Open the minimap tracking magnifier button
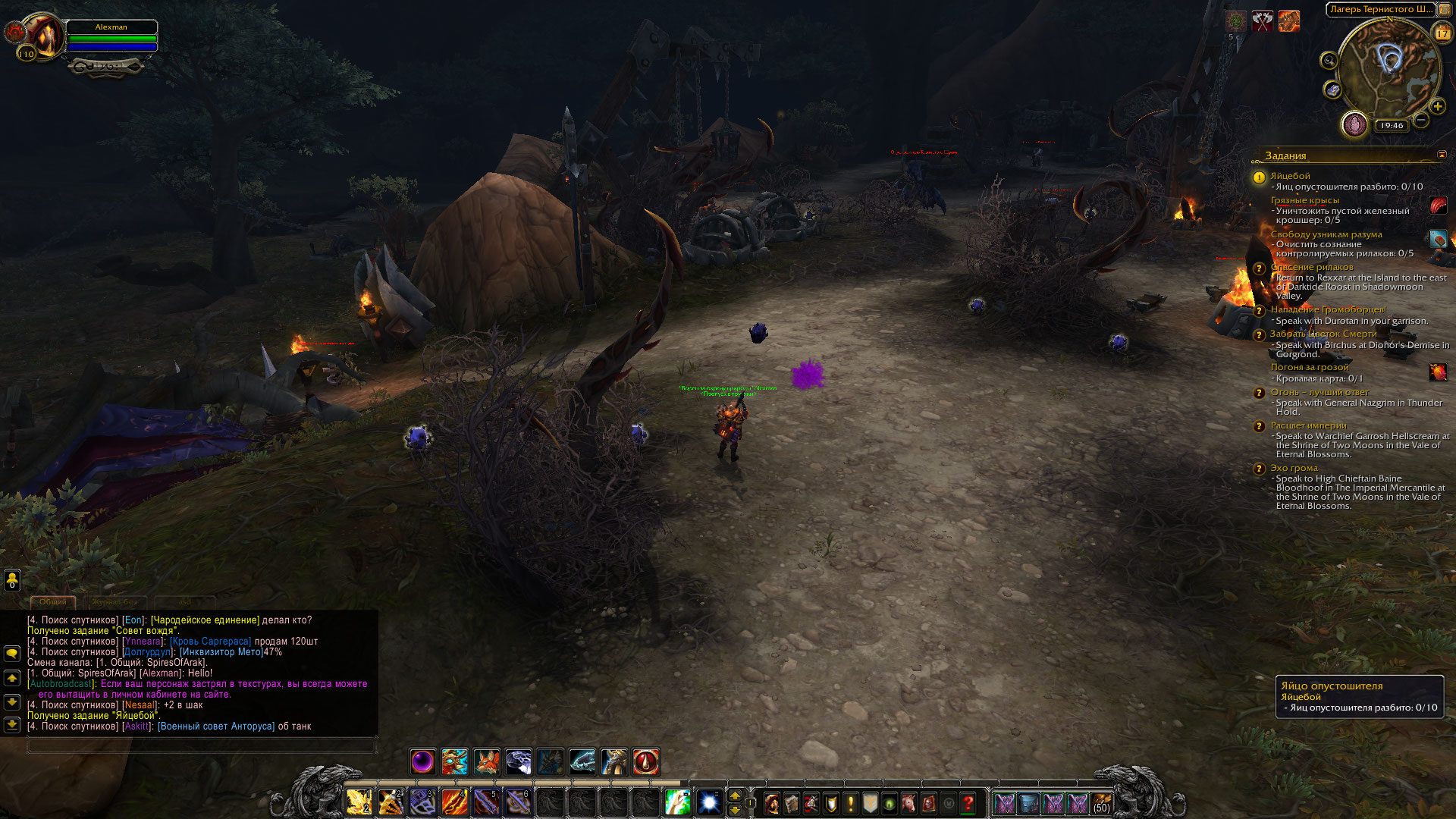This screenshot has height=819, width=1456. (1329, 61)
